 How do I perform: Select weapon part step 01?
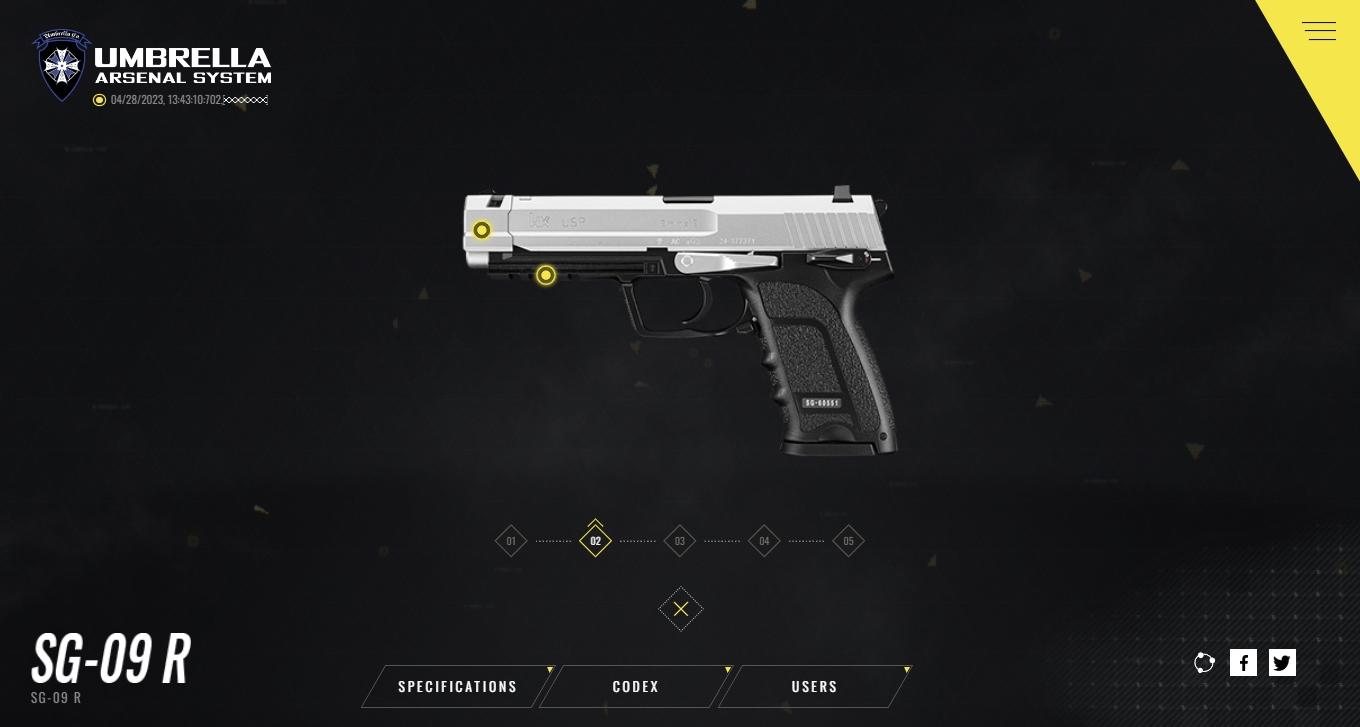coord(511,542)
